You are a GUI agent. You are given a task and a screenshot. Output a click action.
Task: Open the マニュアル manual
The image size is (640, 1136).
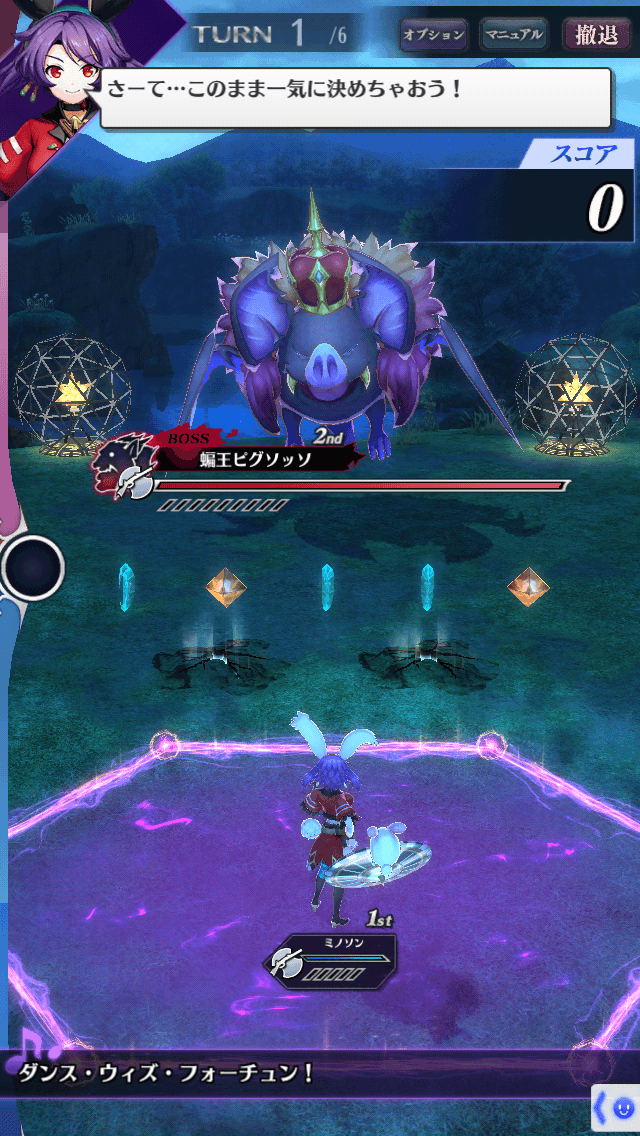pos(514,35)
